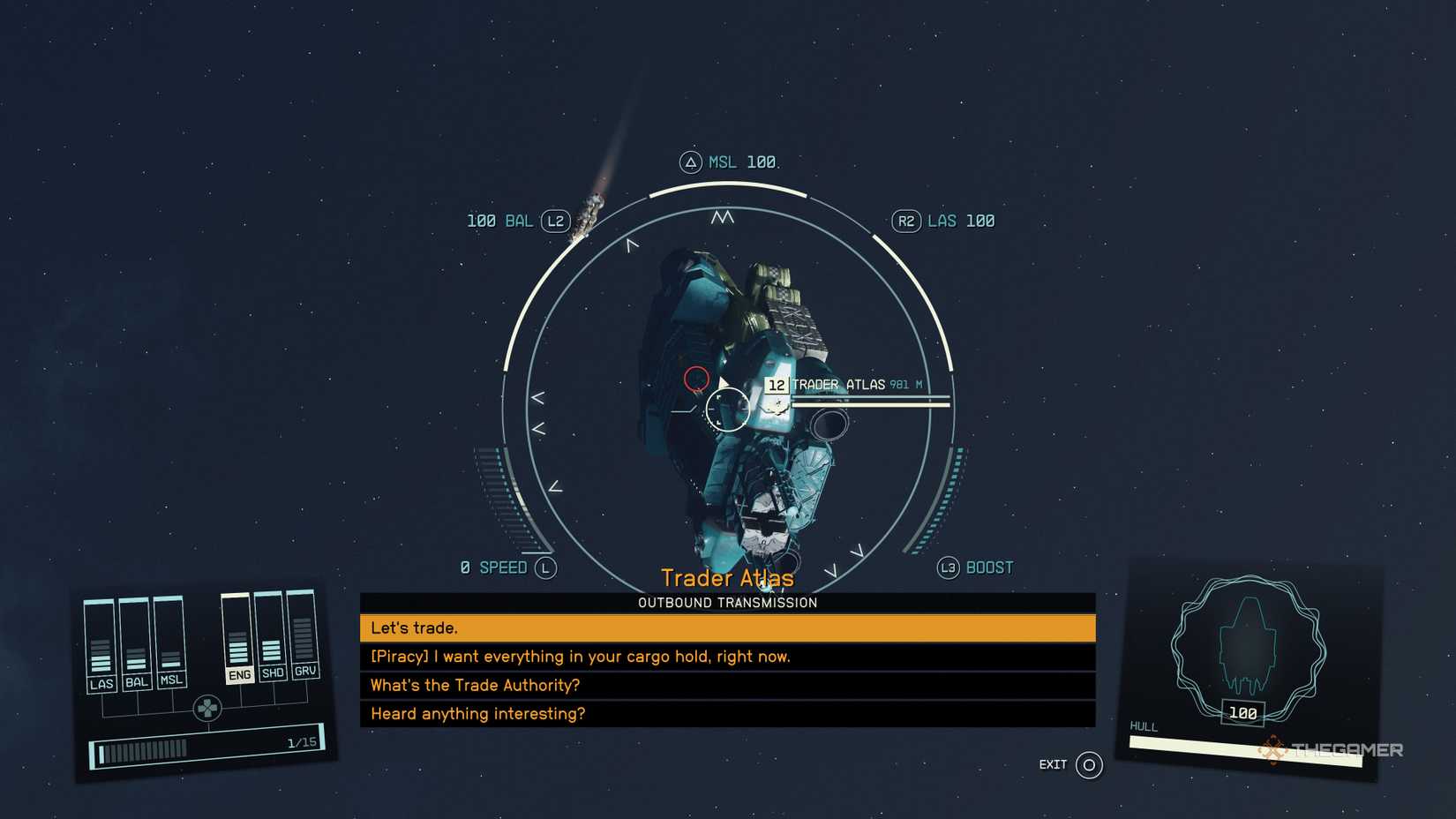Click the TheGamer watermark logo
The height and width of the screenshot is (819, 1456).
(1331, 749)
